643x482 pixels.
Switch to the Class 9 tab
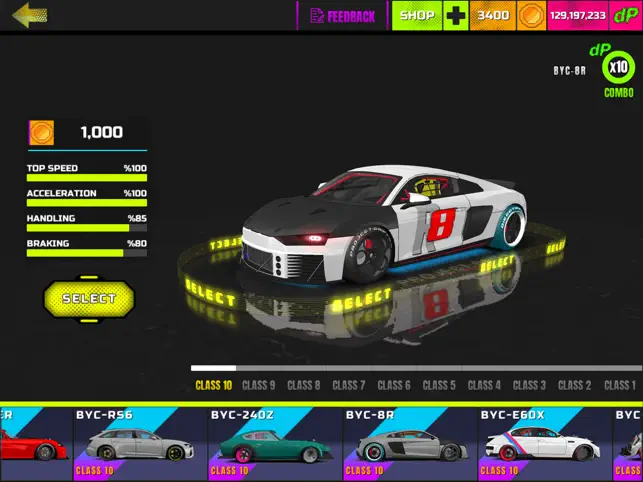[x=258, y=385]
